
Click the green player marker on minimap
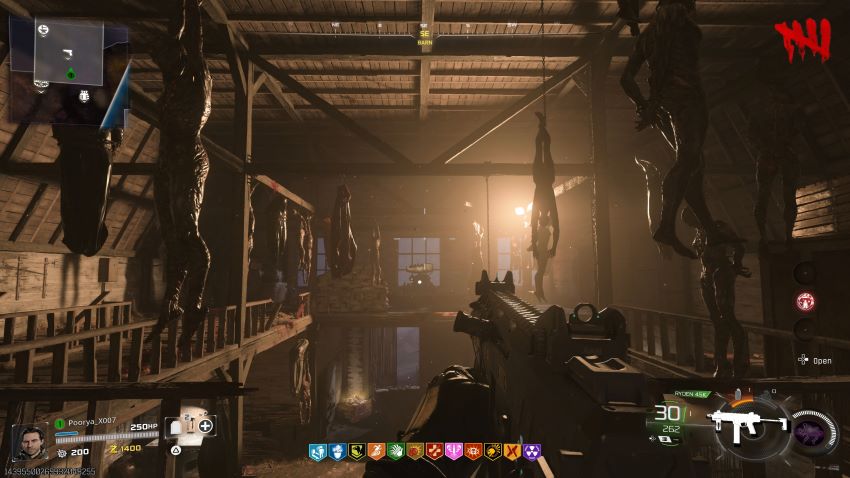click(71, 74)
